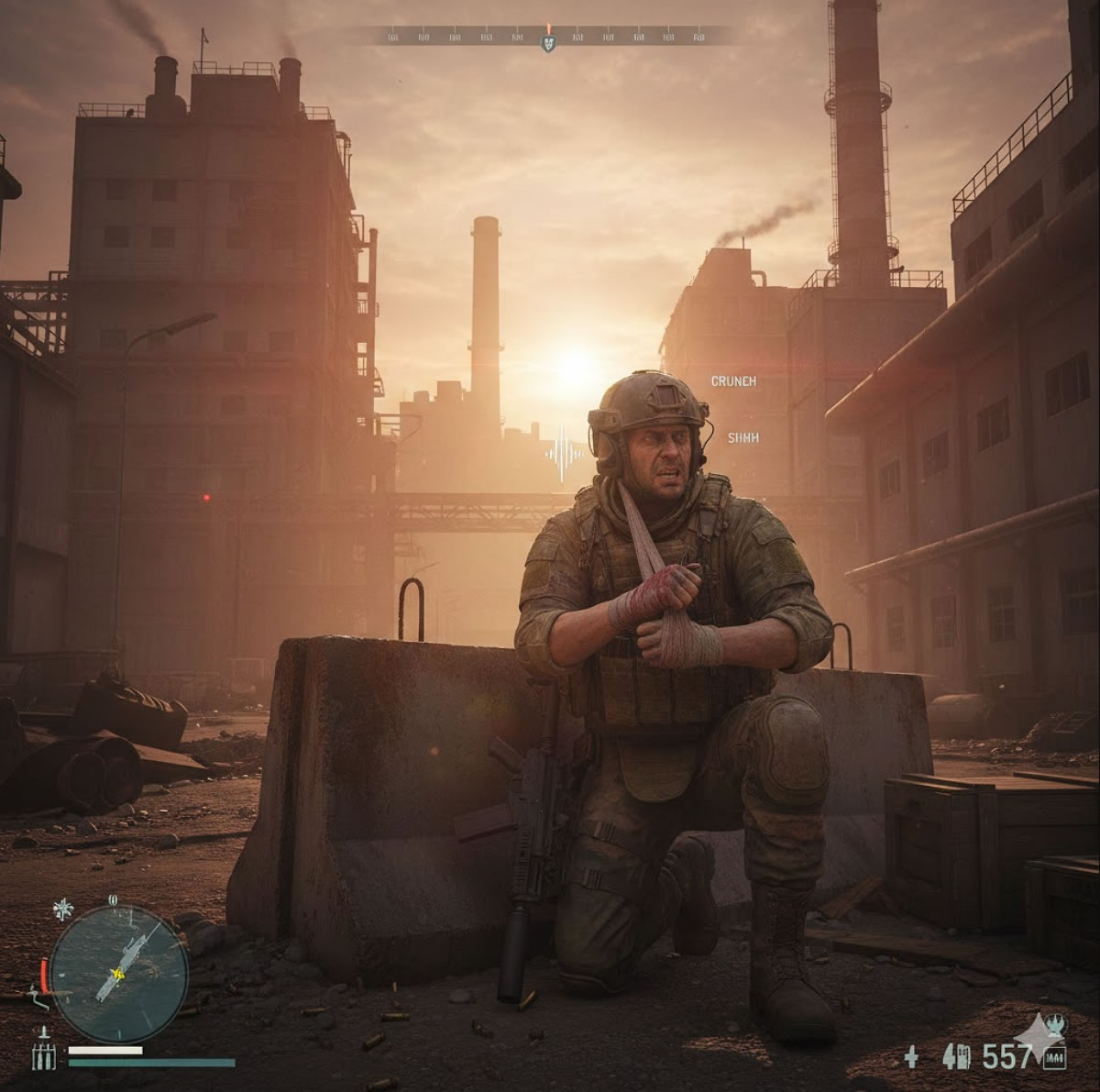Click the sound waveform indicator
The image size is (1100, 1092).
click(564, 453)
